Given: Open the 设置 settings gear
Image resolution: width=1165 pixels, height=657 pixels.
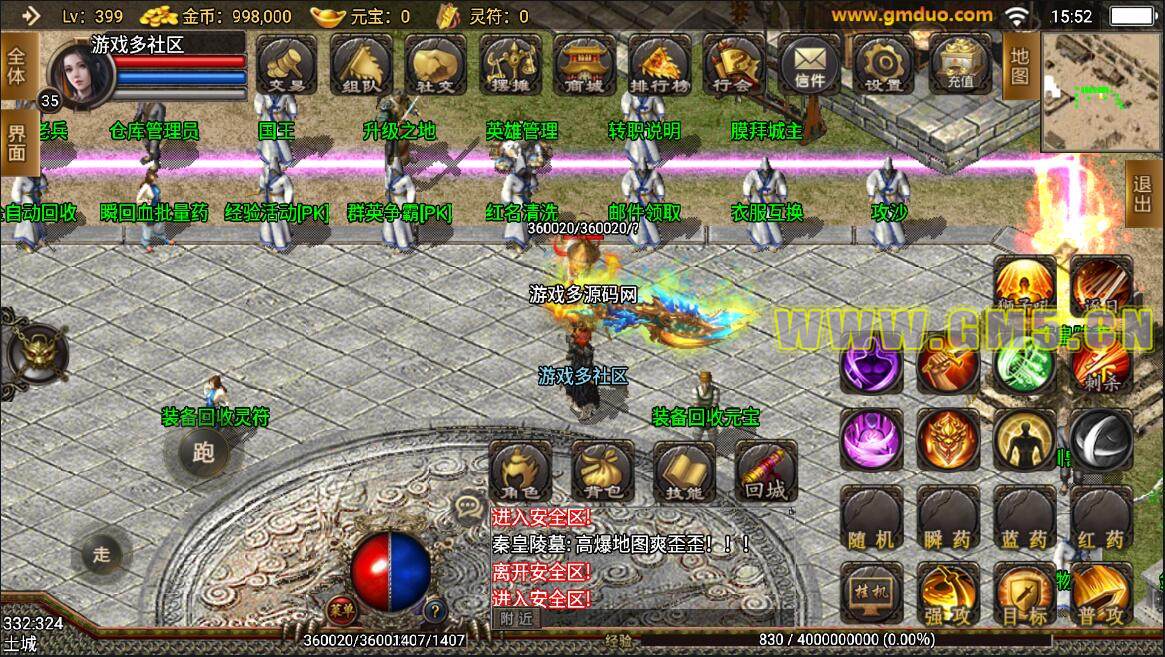Looking at the screenshot, I should (x=883, y=65).
